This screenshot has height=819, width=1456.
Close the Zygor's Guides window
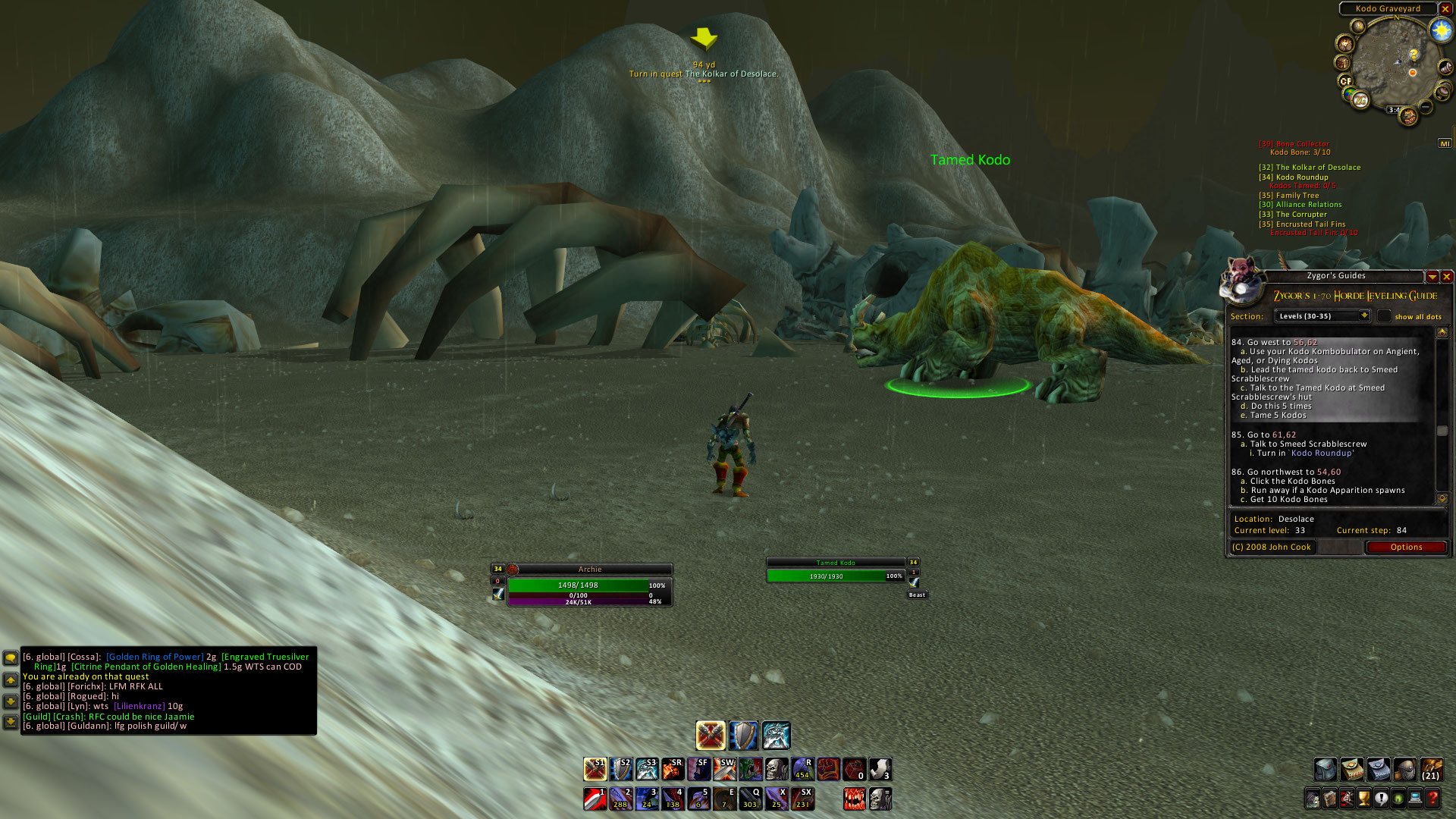coord(1447,277)
